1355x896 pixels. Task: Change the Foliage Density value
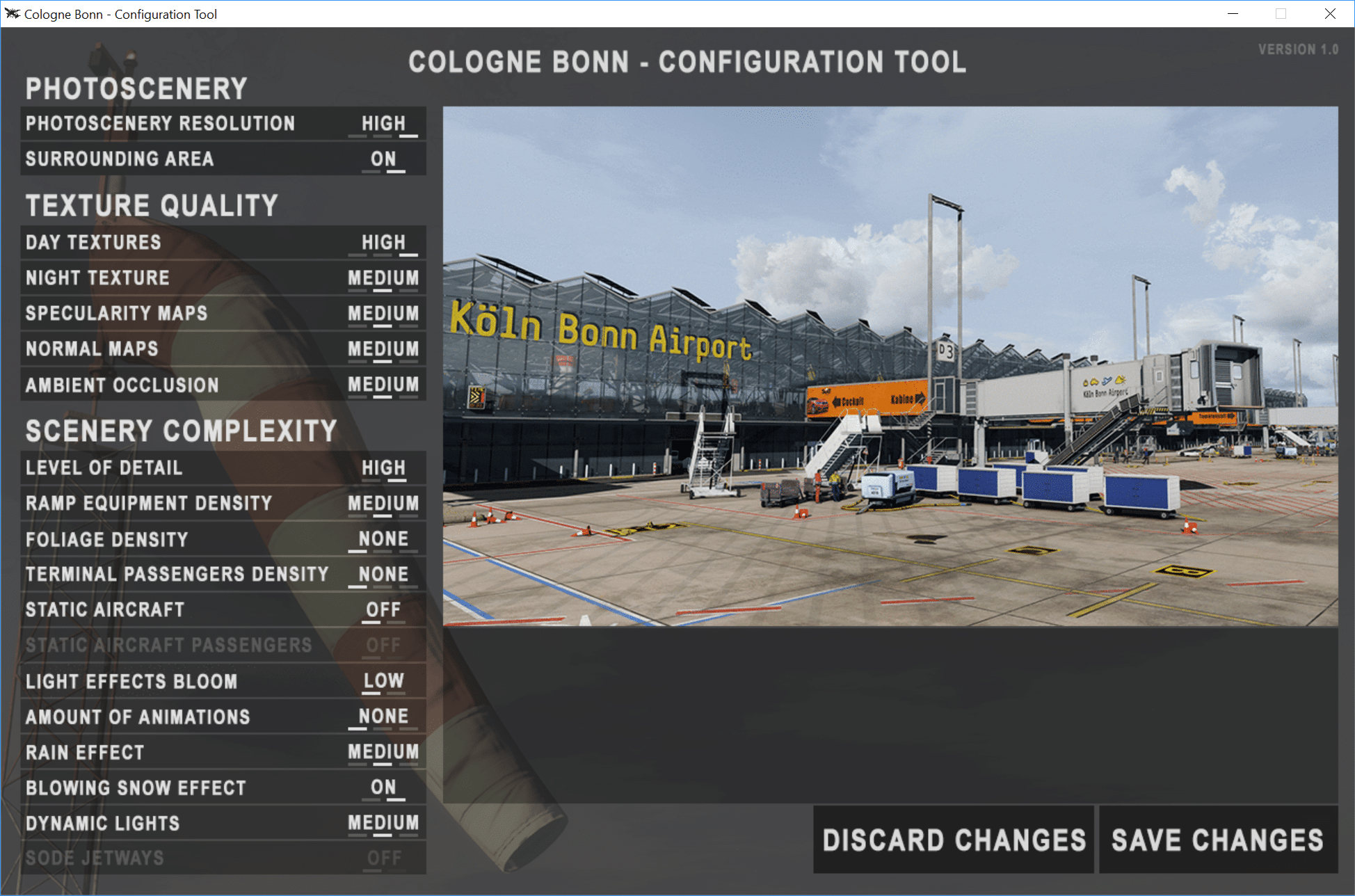[383, 539]
